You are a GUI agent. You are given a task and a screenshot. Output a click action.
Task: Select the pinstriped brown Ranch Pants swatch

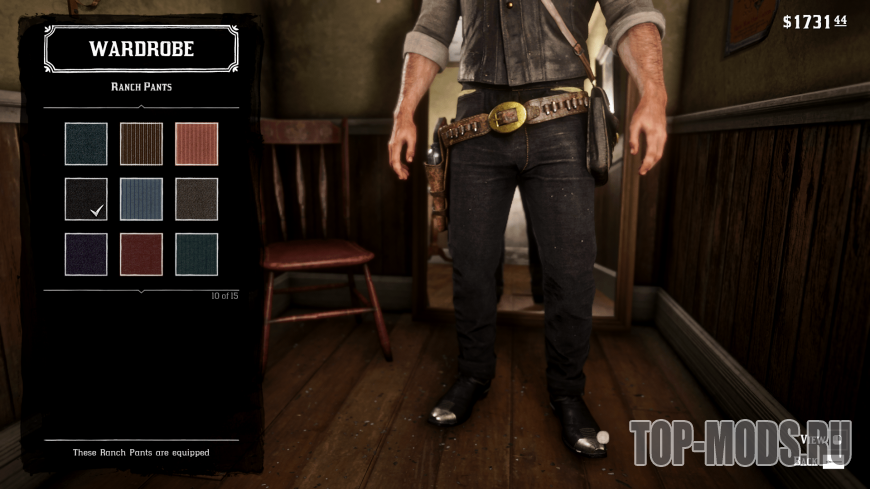click(141, 143)
